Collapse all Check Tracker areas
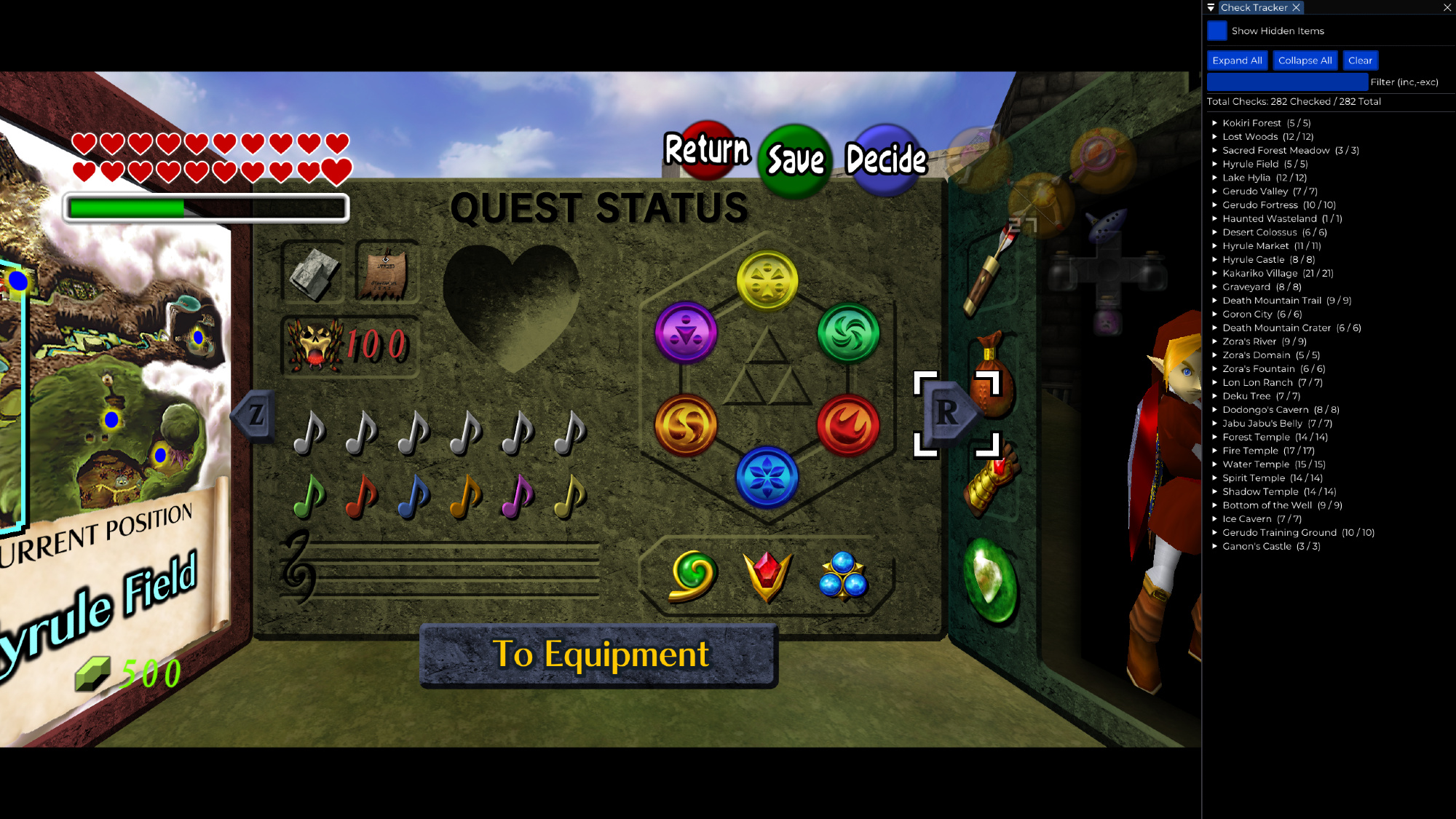The width and height of the screenshot is (1456, 819). [x=1305, y=60]
